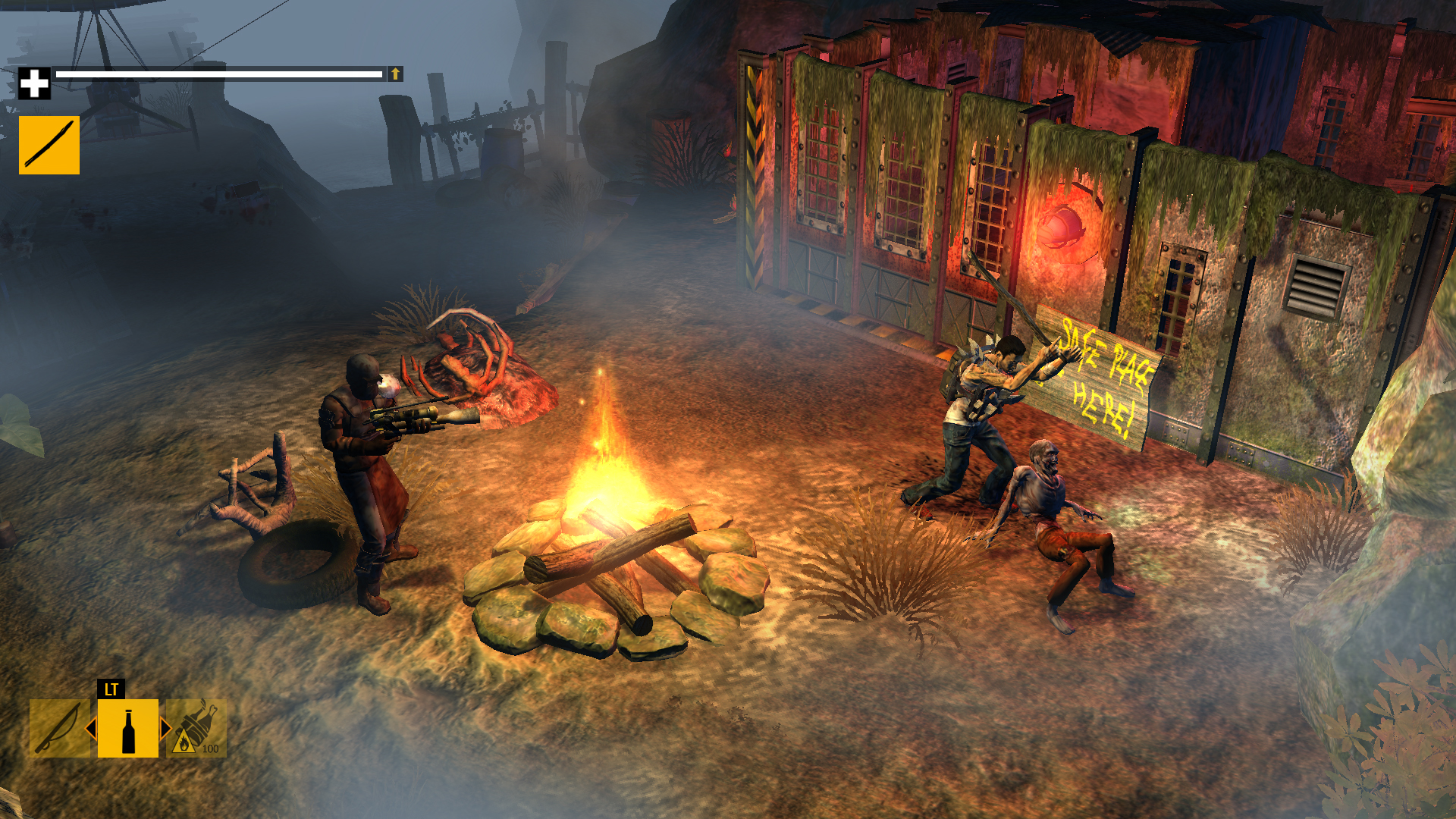Click the equipped machete weapon icon
Image resolution: width=1456 pixels, height=819 pixels.
tap(48, 144)
